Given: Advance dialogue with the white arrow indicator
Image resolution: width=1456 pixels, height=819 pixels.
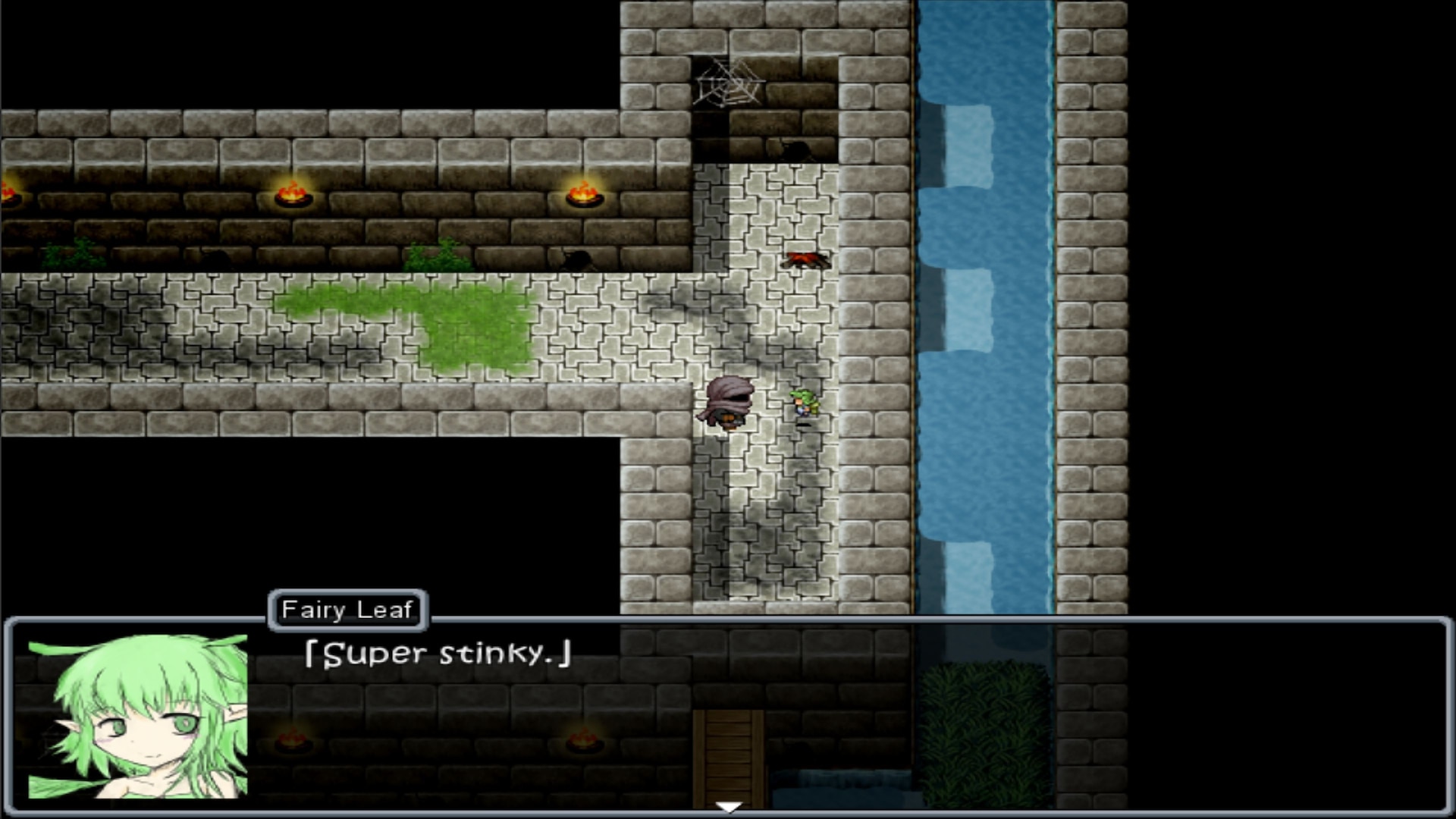Looking at the screenshot, I should coord(728,807).
